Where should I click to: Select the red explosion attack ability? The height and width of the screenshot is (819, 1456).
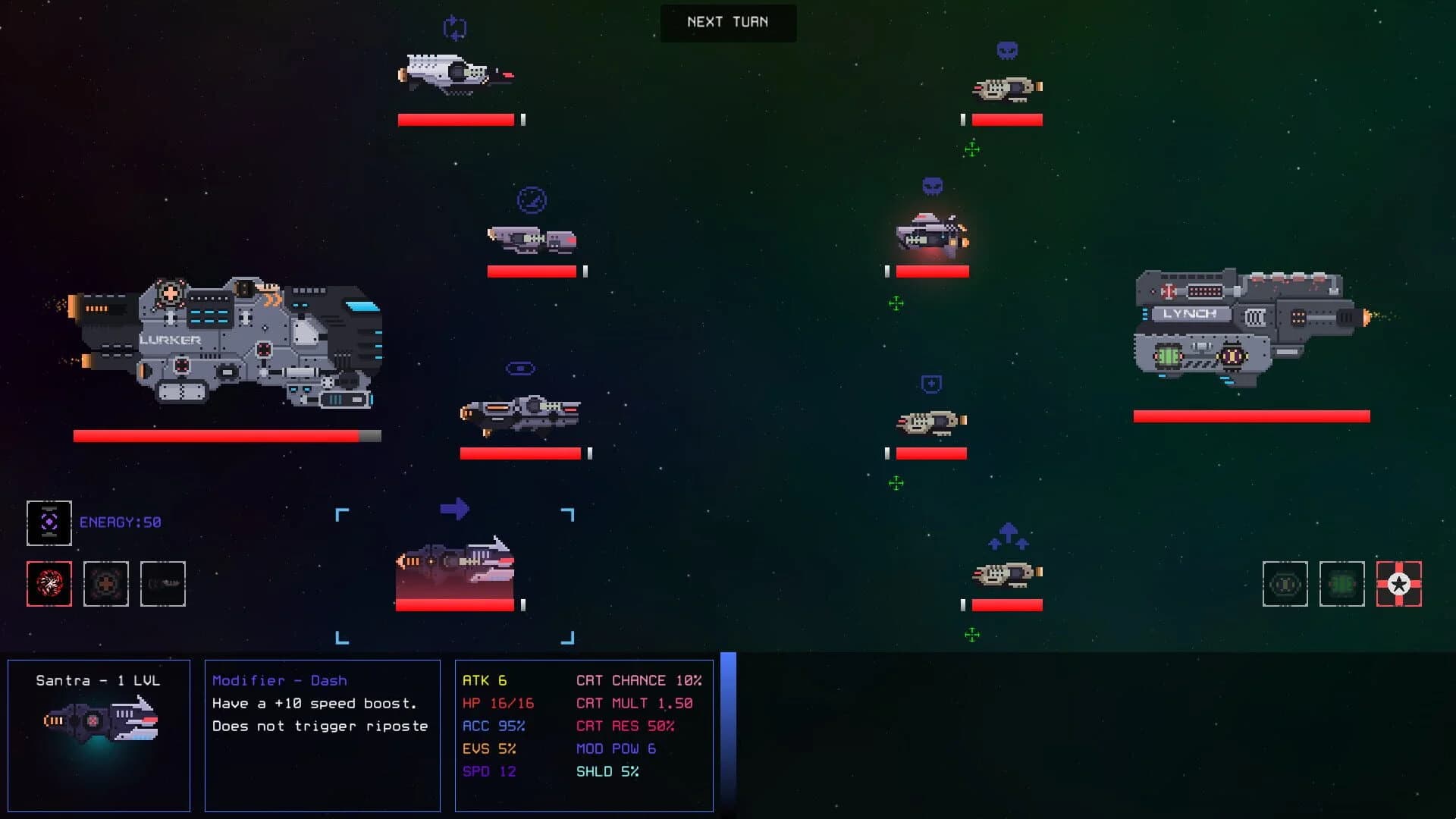click(x=49, y=583)
